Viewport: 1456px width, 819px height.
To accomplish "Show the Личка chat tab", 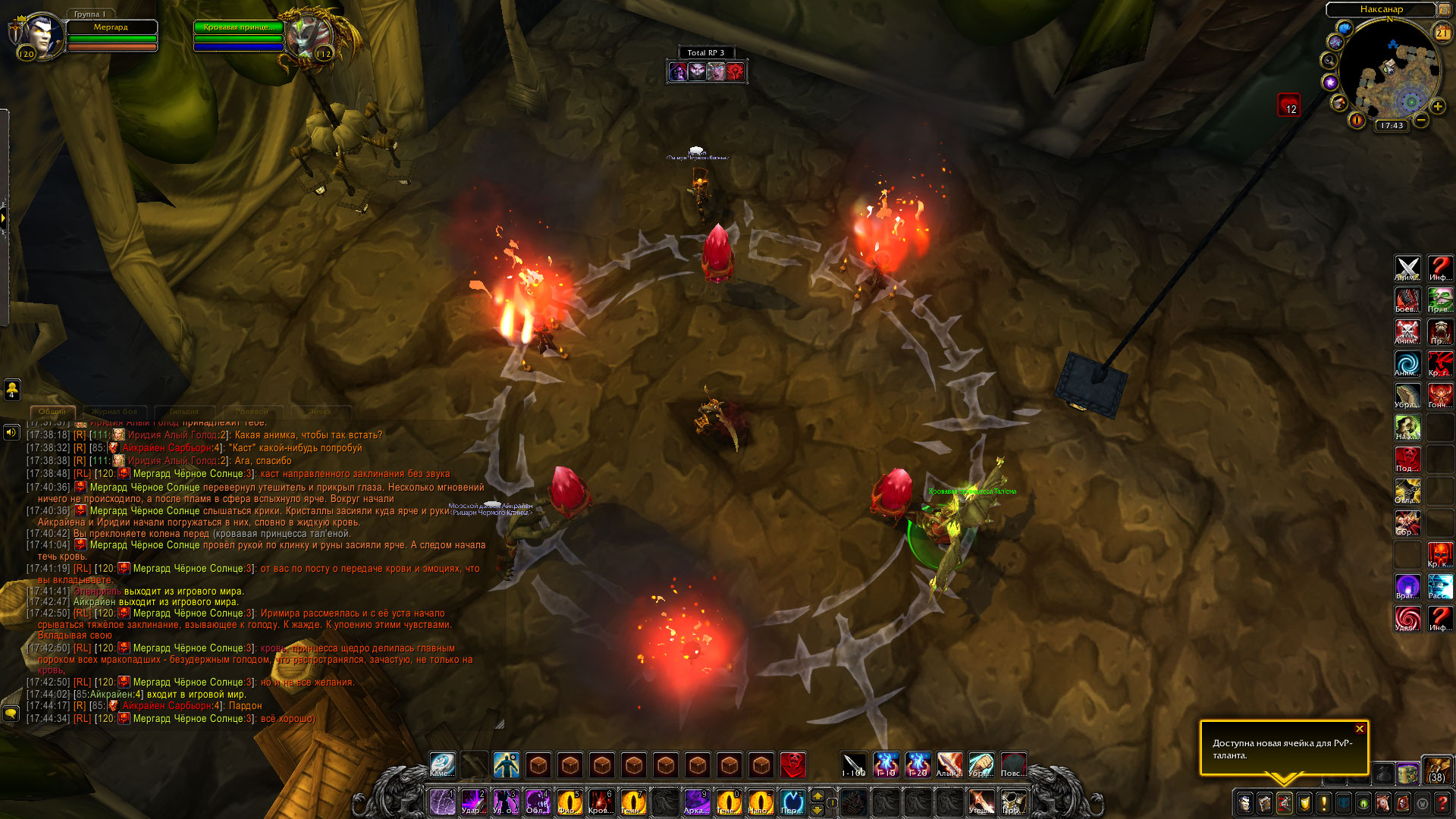I will click(319, 412).
